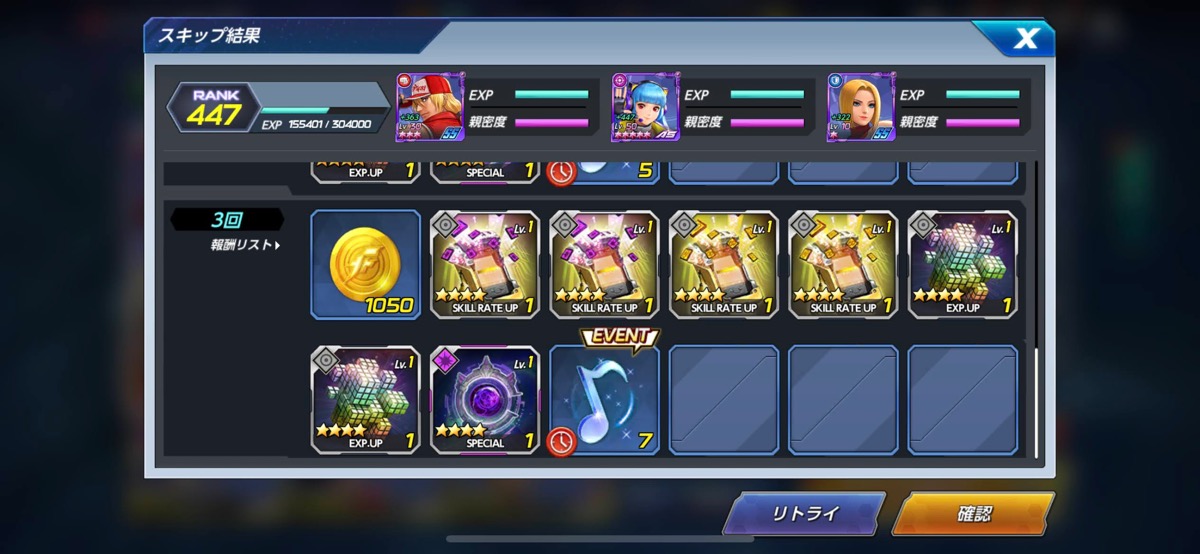Select the event music note showing 7
The height and width of the screenshot is (554, 1200).
[x=604, y=400]
